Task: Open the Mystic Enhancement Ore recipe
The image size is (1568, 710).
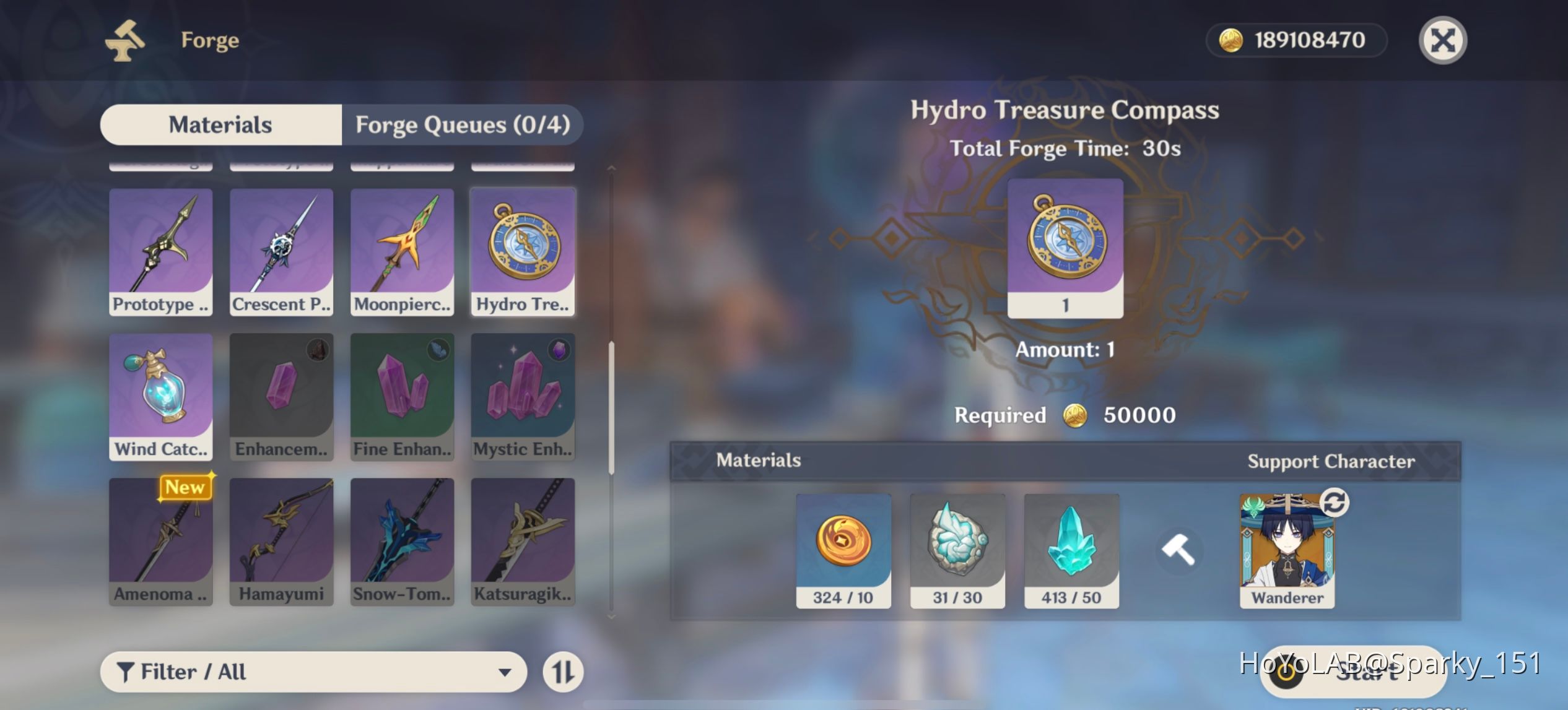Action: tap(523, 396)
